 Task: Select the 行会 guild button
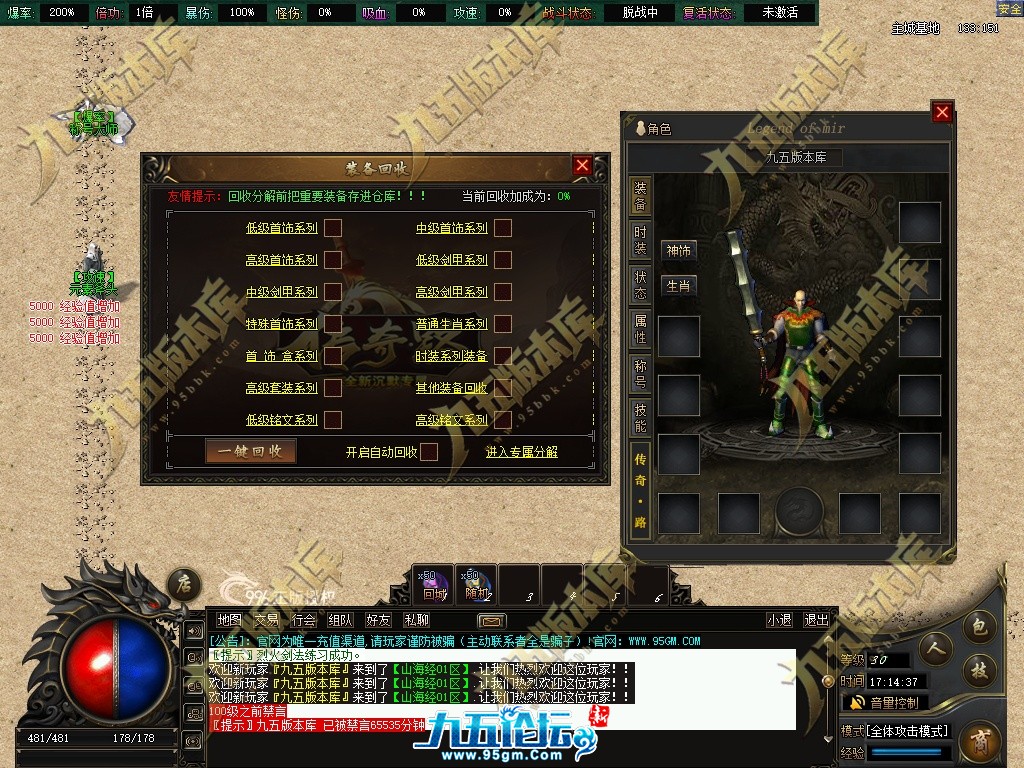(x=303, y=621)
